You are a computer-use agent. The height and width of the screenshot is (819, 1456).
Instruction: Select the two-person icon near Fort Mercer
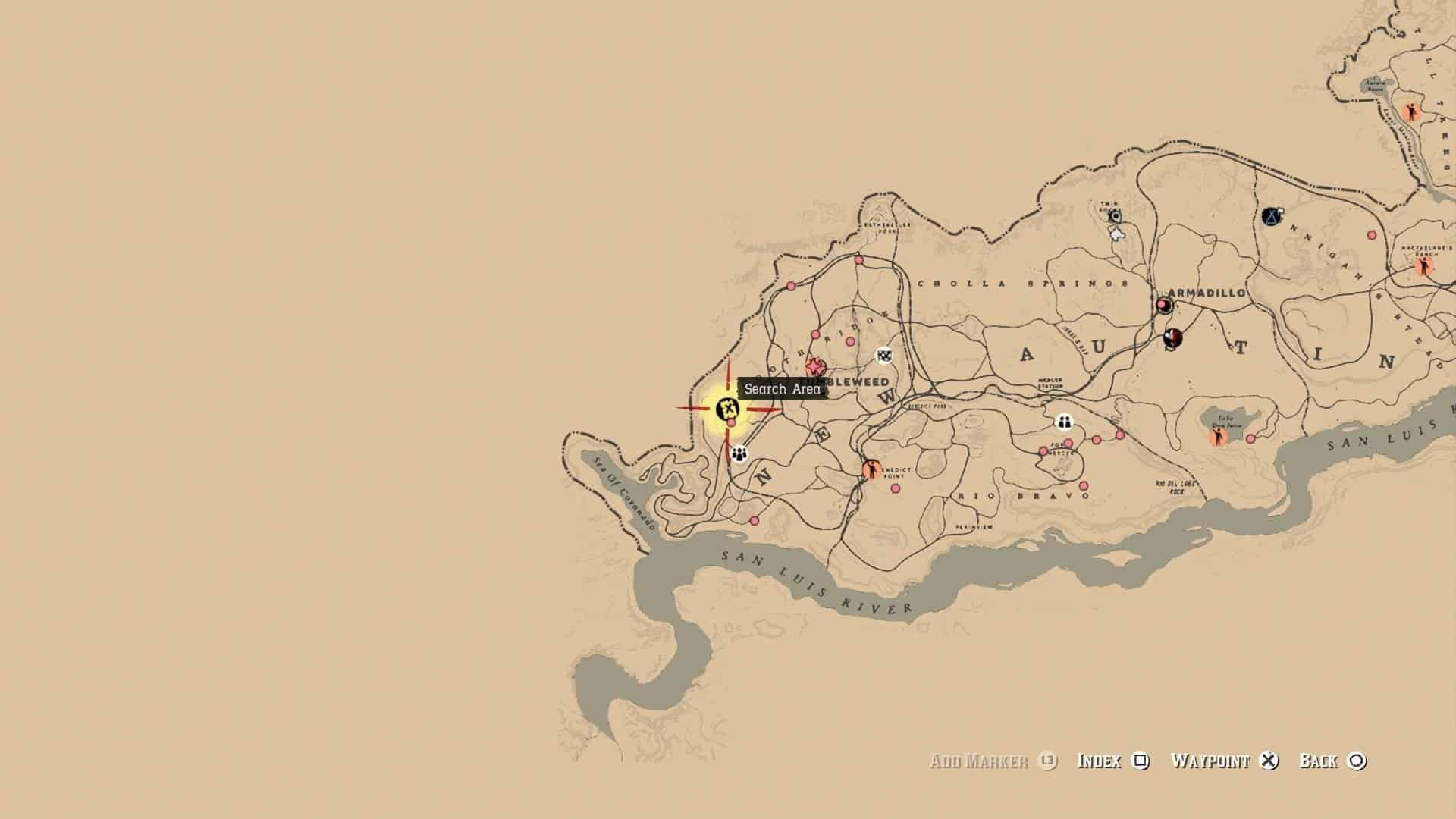click(x=1065, y=422)
